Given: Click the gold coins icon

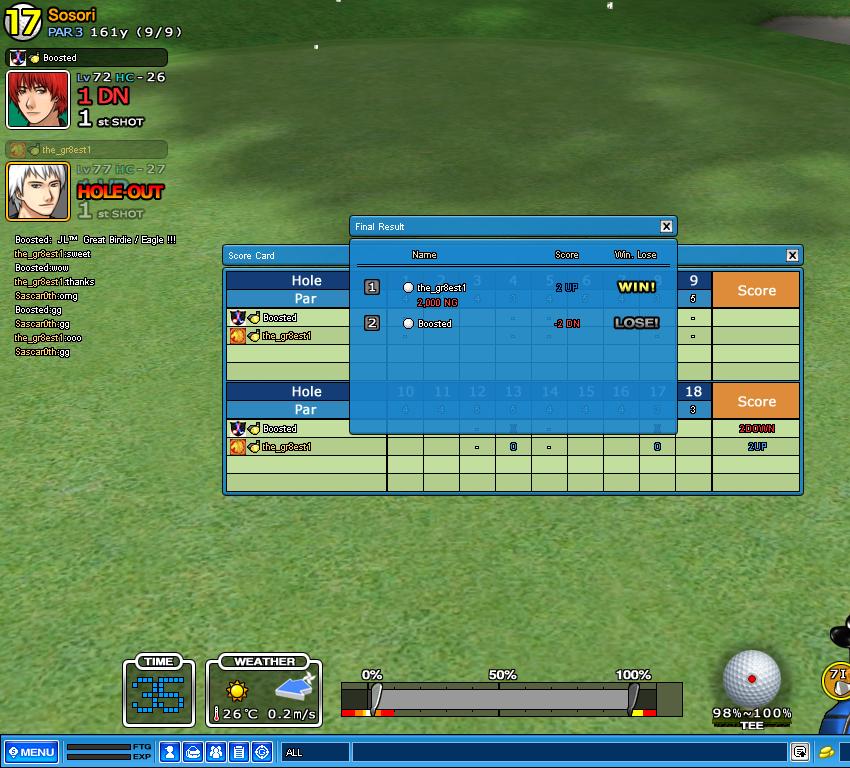Looking at the screenshot, I should (x=826, y=752).
